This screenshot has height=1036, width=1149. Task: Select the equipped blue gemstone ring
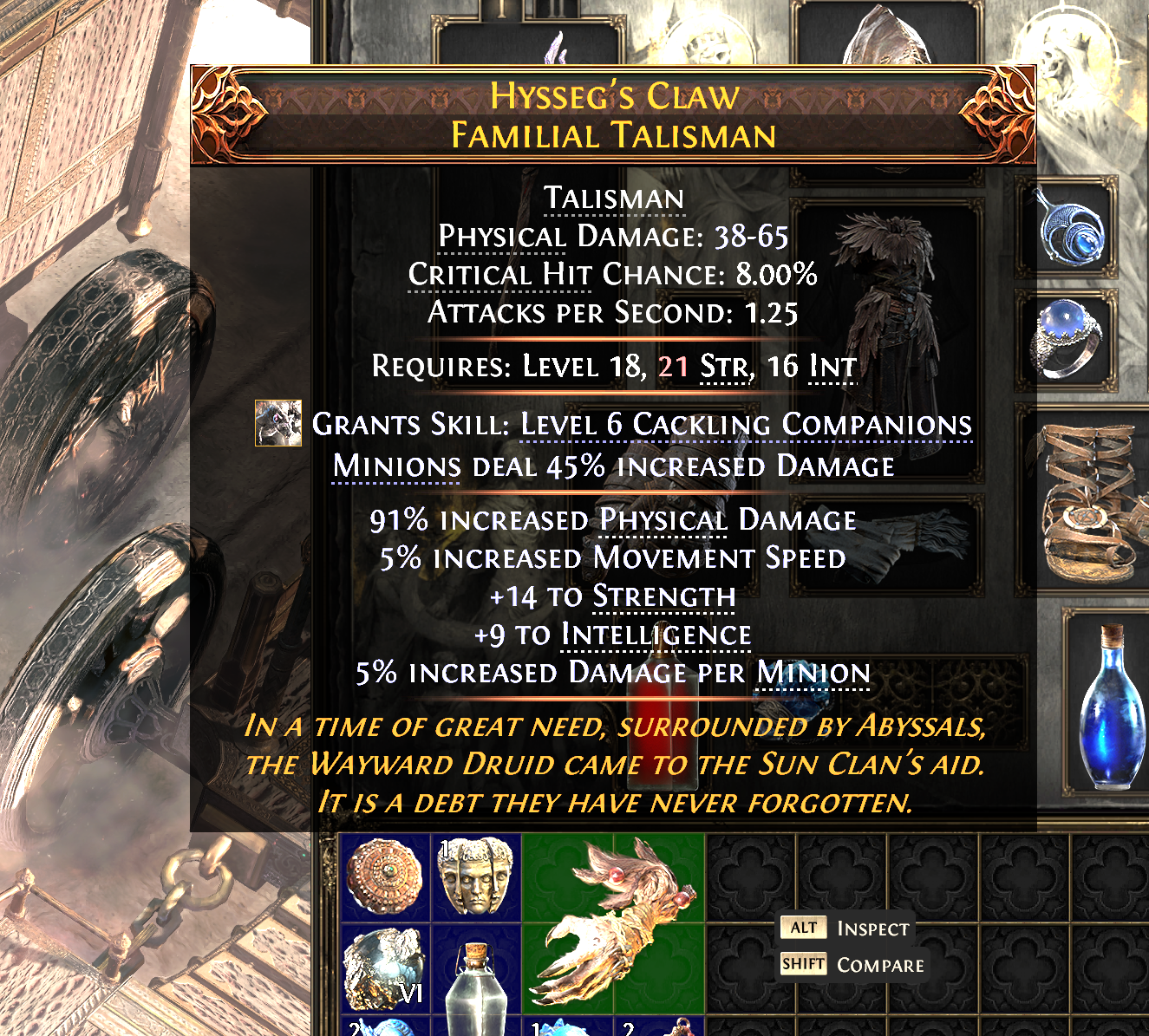point(1068,342)
